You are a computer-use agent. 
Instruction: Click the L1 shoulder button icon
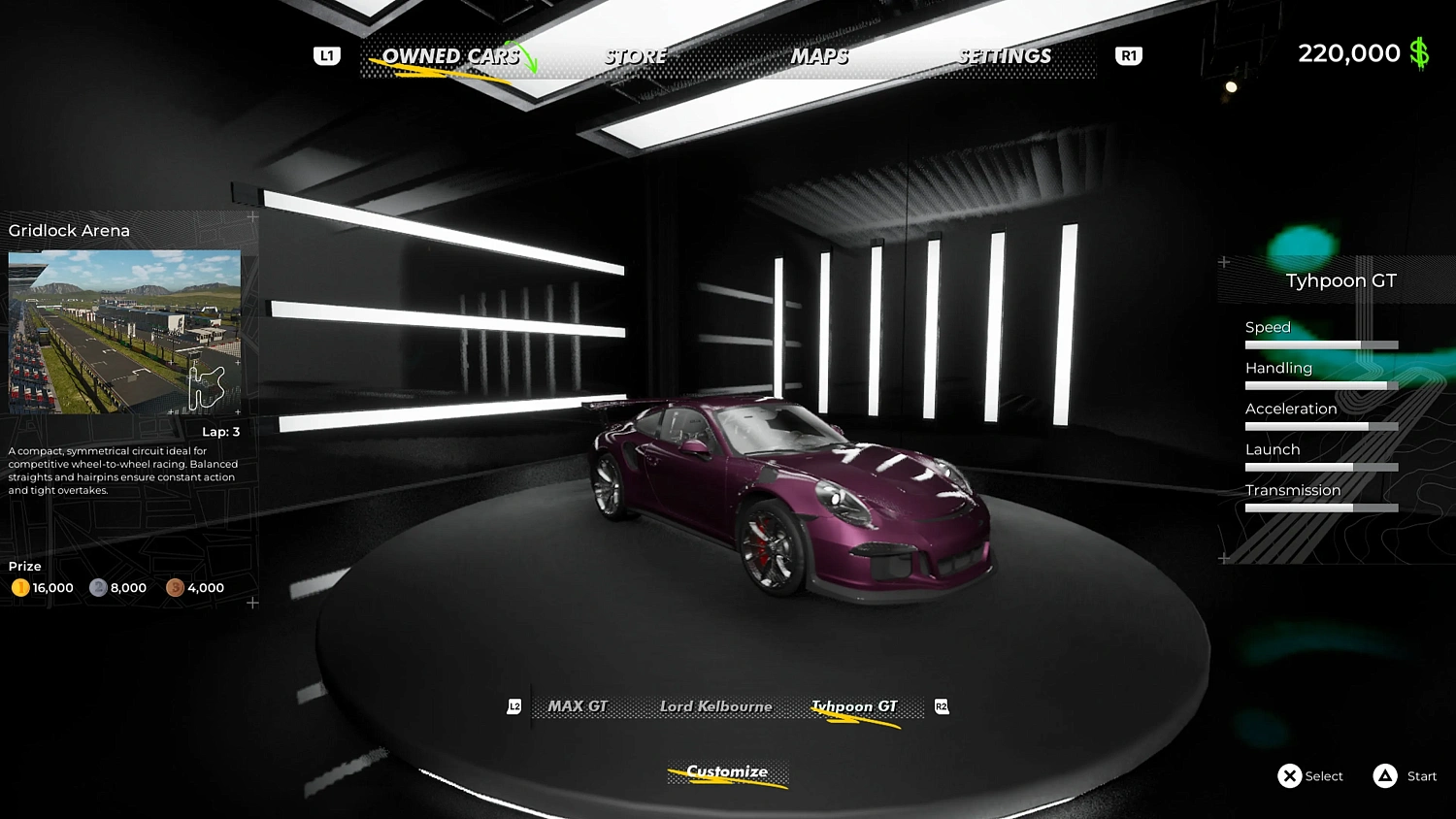[326, 55]
